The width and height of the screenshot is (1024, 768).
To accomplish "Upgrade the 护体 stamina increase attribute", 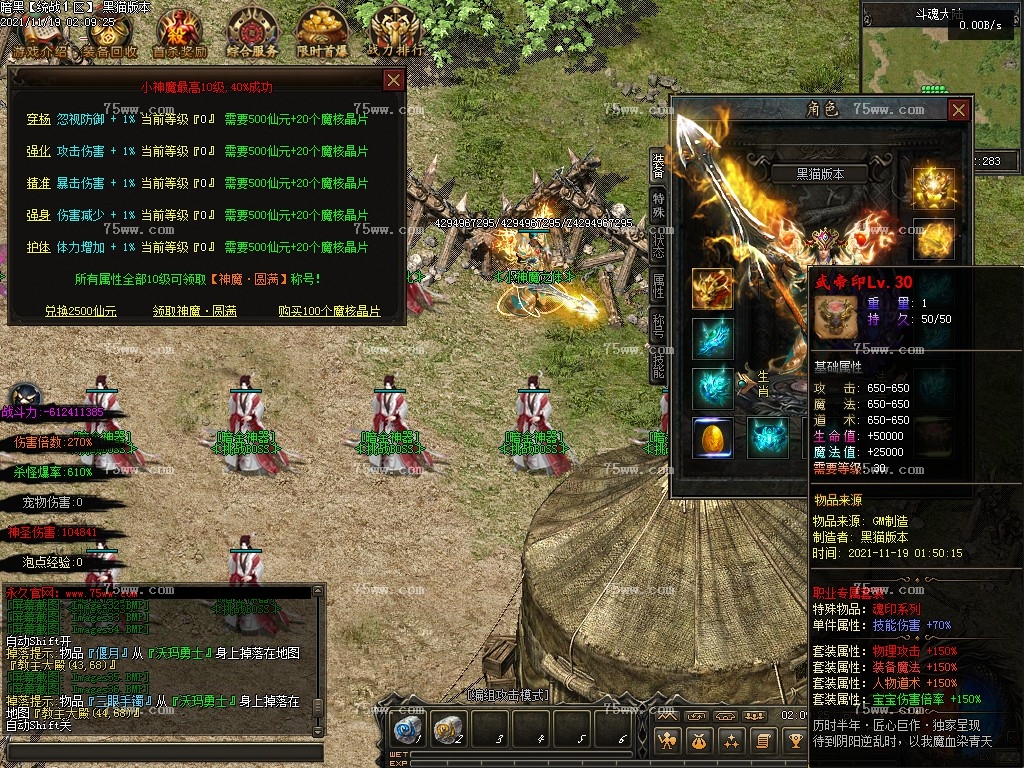I will tap(38, 247).
